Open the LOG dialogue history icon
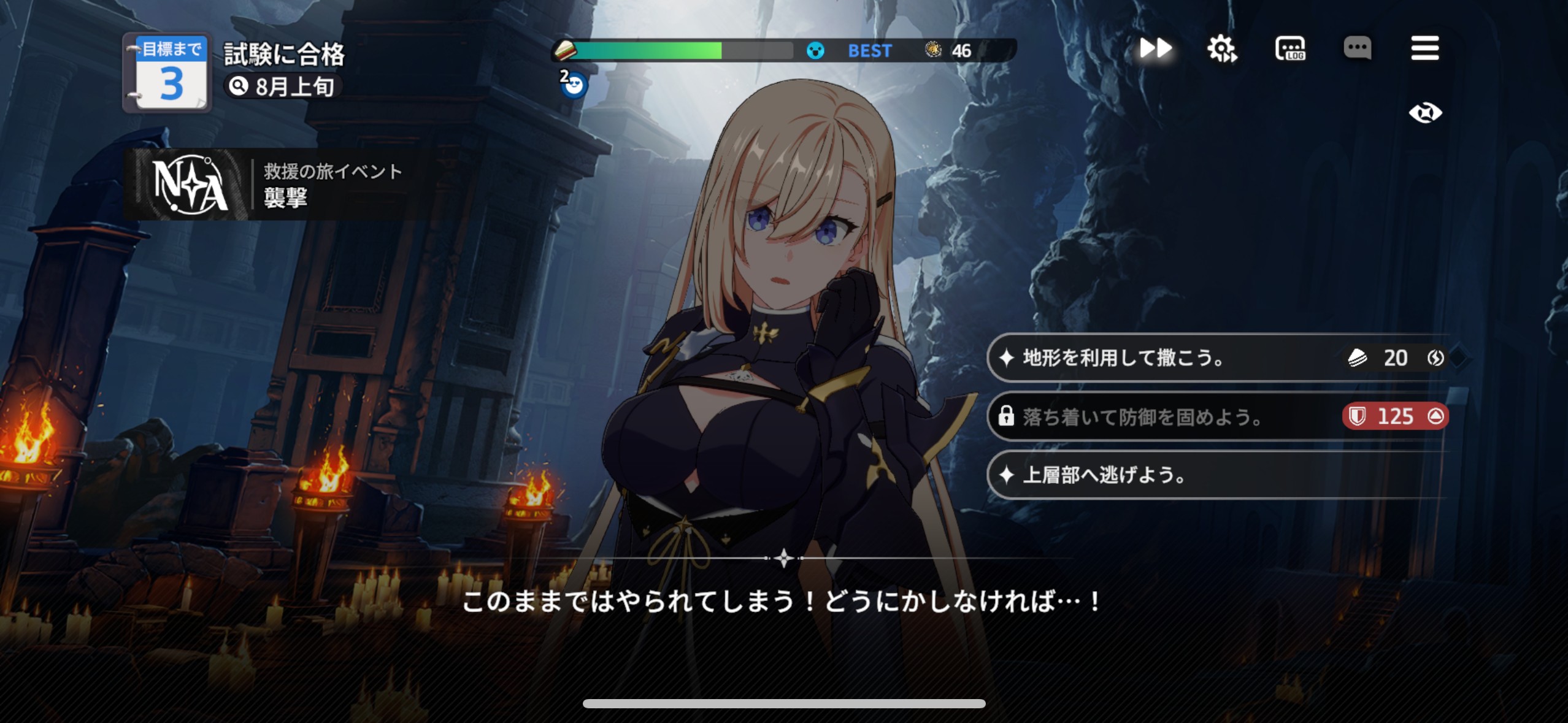Screen dimensions: 1568x723 tap(1291, 49)
